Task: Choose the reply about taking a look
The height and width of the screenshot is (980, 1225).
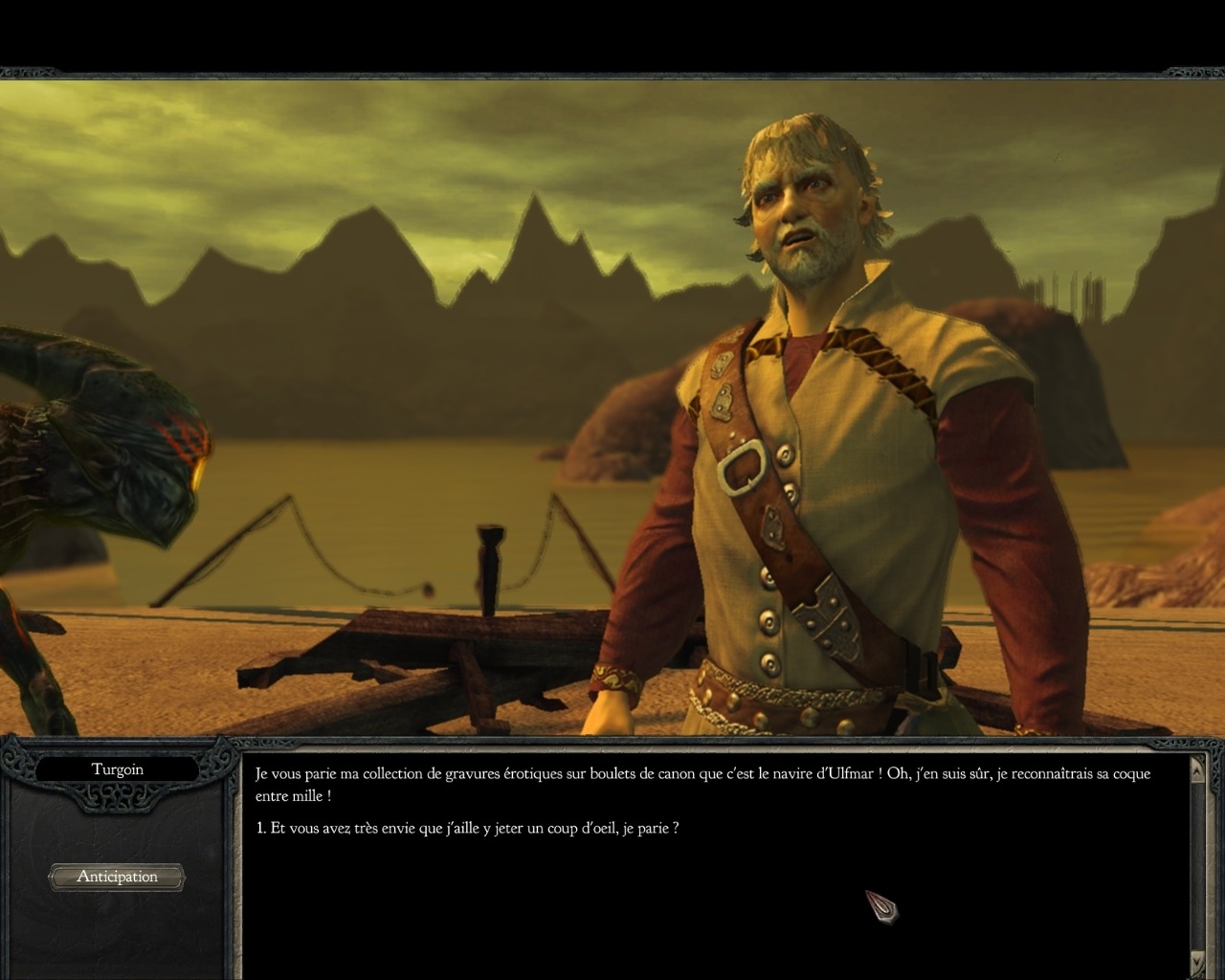Action: click(468, 829)
